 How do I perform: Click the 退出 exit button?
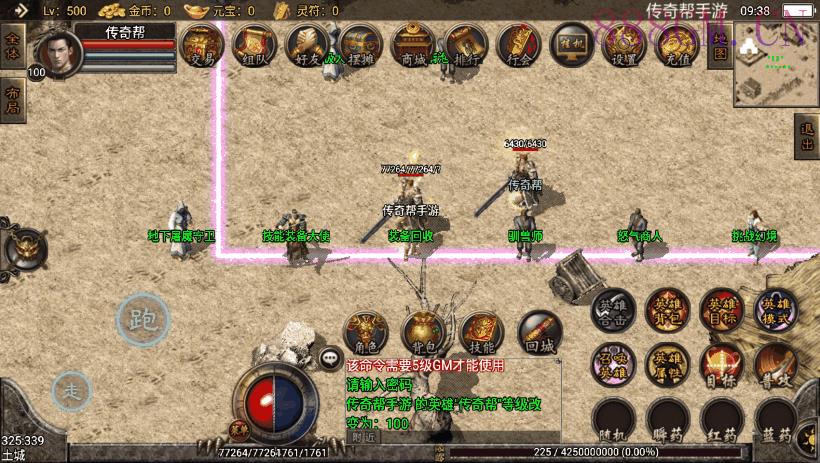coord(806,137)
